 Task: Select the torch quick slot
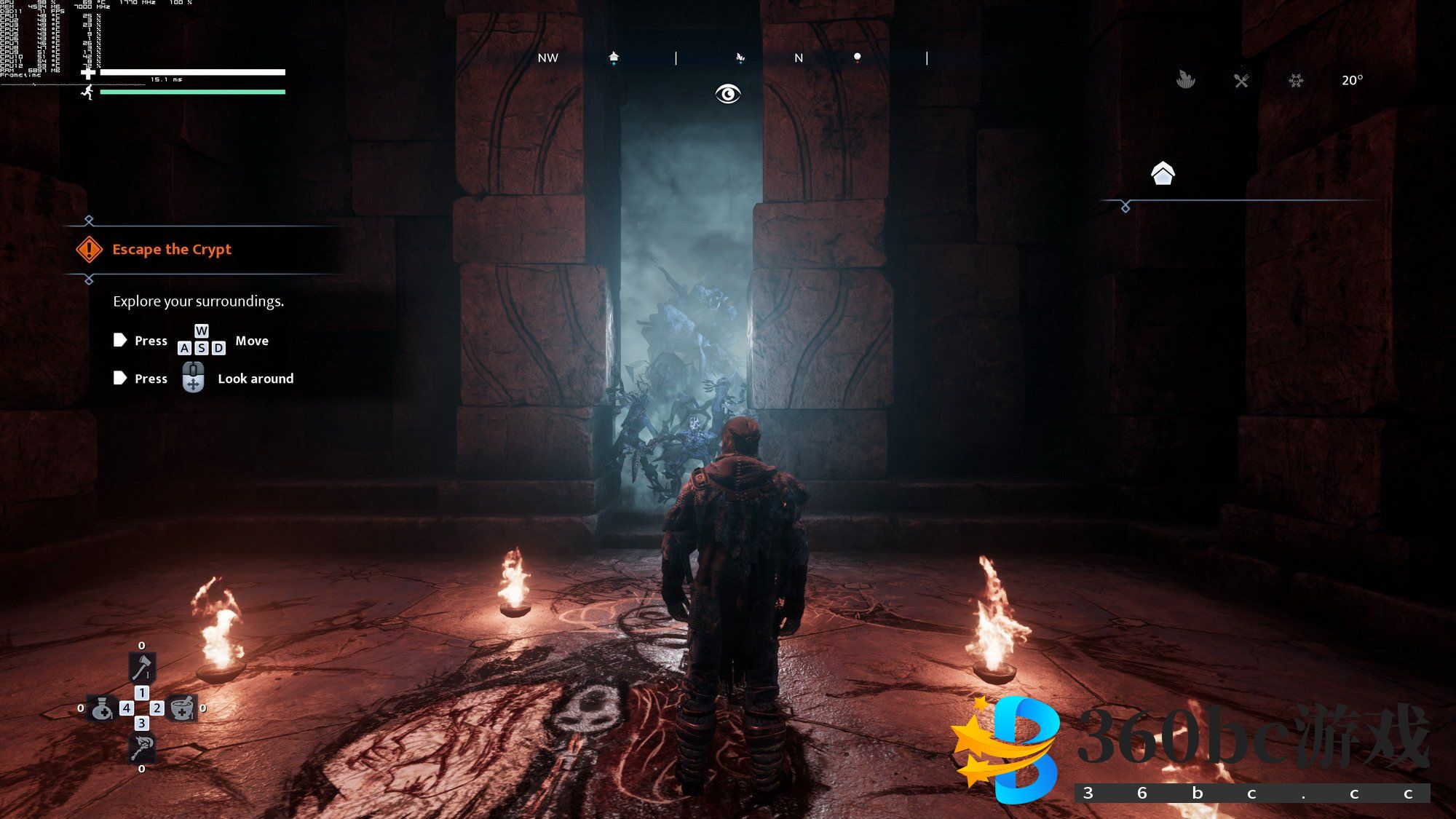pos(141,748)
